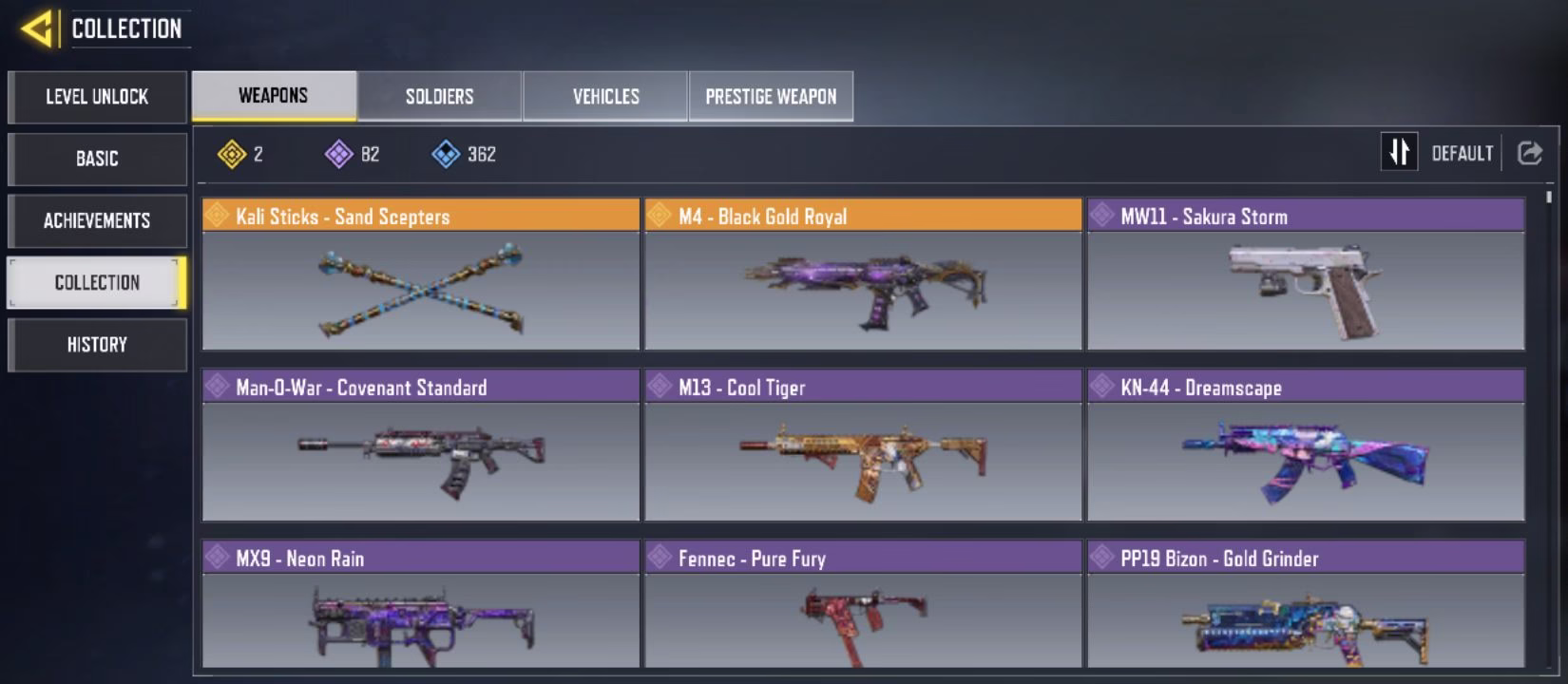Choose the M4 - Black Gold Royal

coord(863,275)
